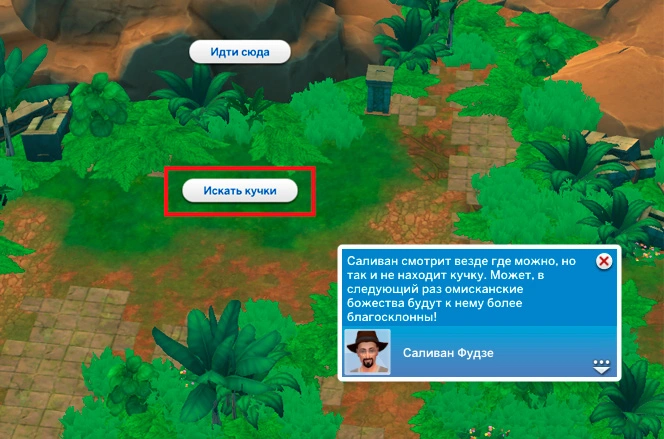Select the "Искать кучки" interaction option
The width and height of the screenshot is (664, 439).
(x=240, y=191)
